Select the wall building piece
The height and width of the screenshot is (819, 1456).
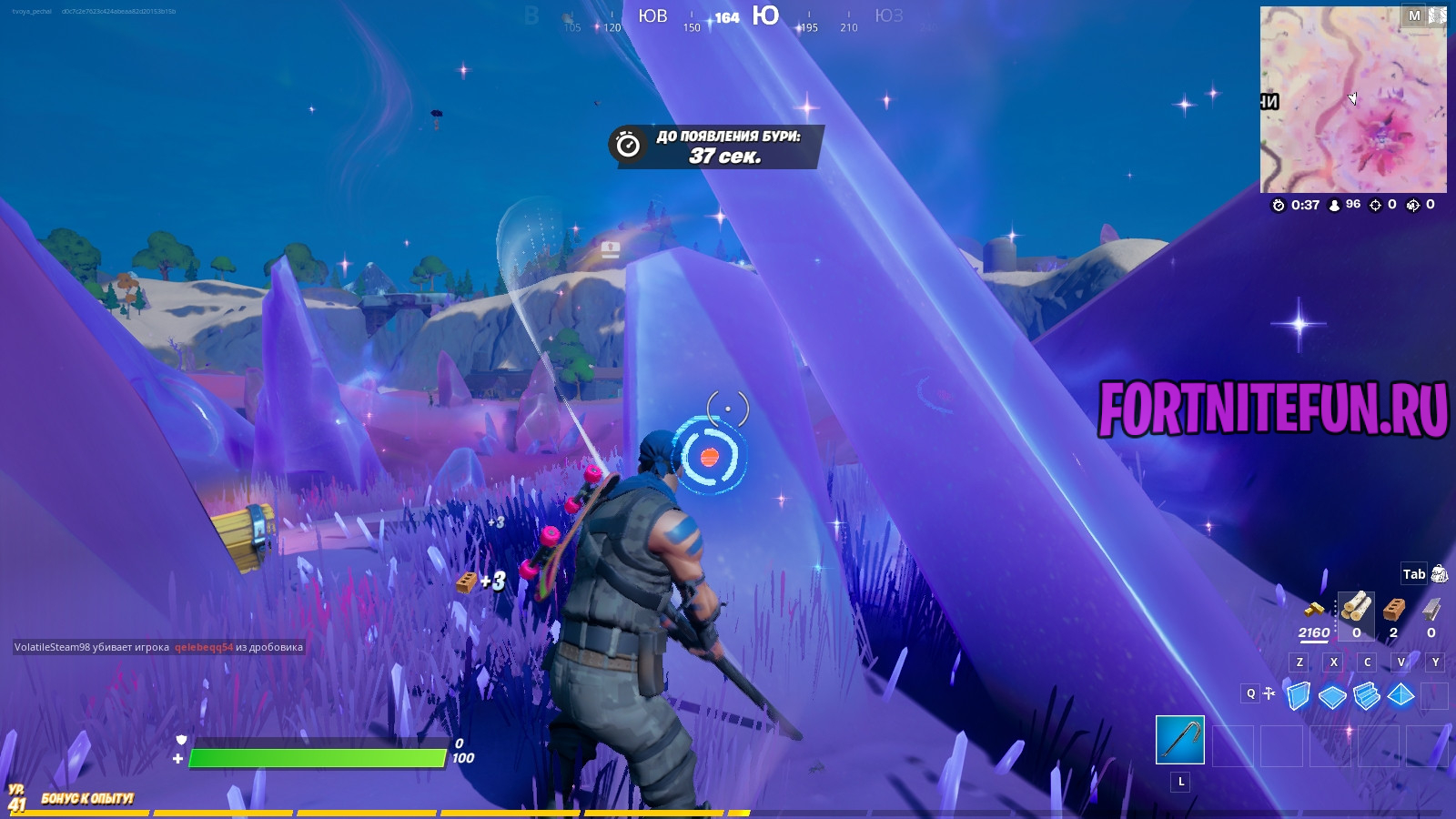click(x=1299, y=696)
